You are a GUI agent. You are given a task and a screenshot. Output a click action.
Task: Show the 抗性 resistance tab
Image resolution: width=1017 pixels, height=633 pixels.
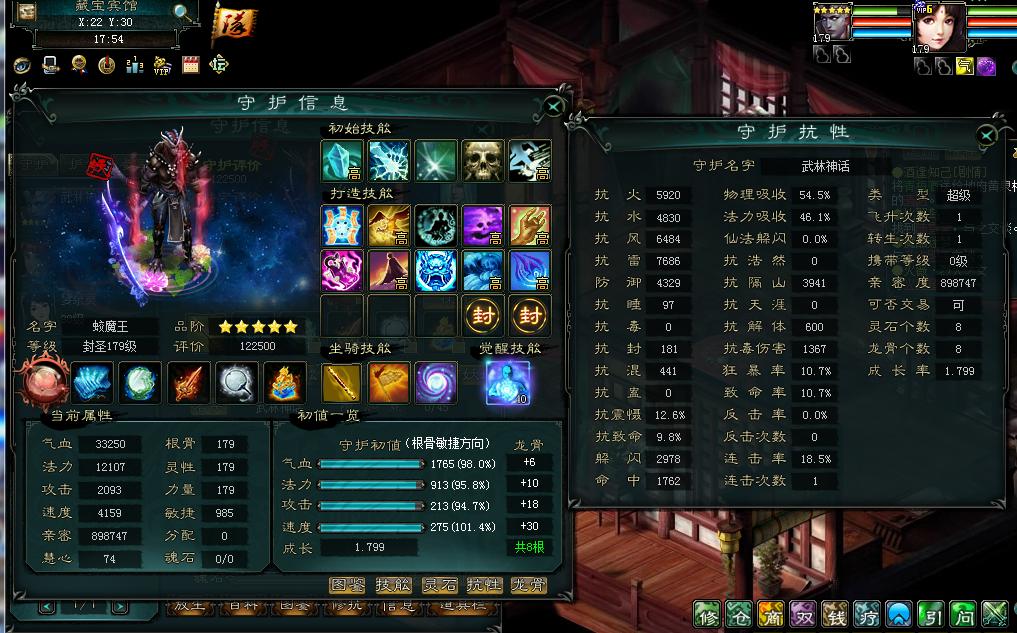(x=485, y=585)
